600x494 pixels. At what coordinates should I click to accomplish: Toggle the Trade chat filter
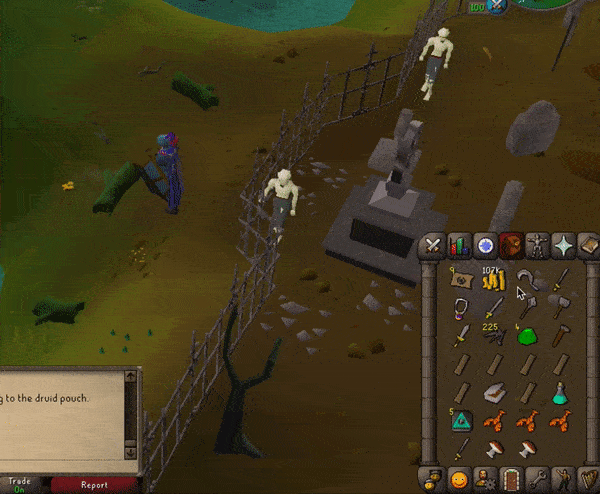tap(20, 485)
